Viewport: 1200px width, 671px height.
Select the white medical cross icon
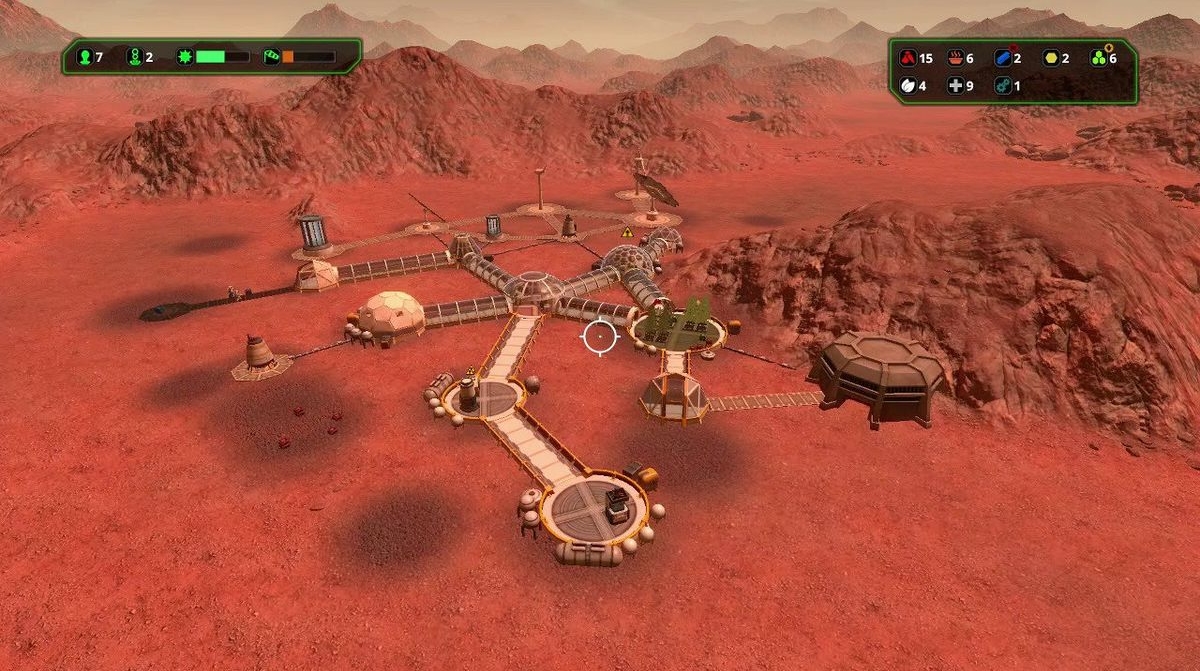(x=955, y=86)
